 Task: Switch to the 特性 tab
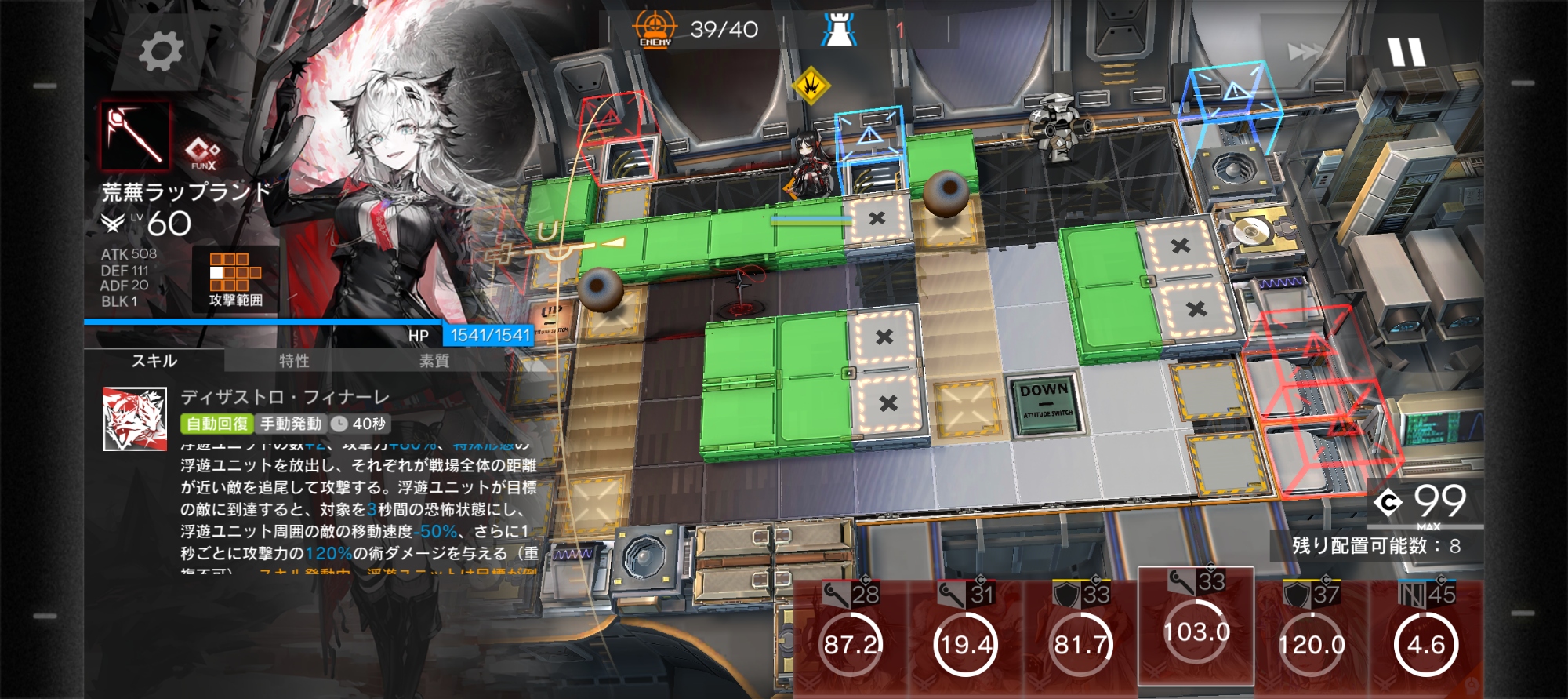click(x=294, y=361)
